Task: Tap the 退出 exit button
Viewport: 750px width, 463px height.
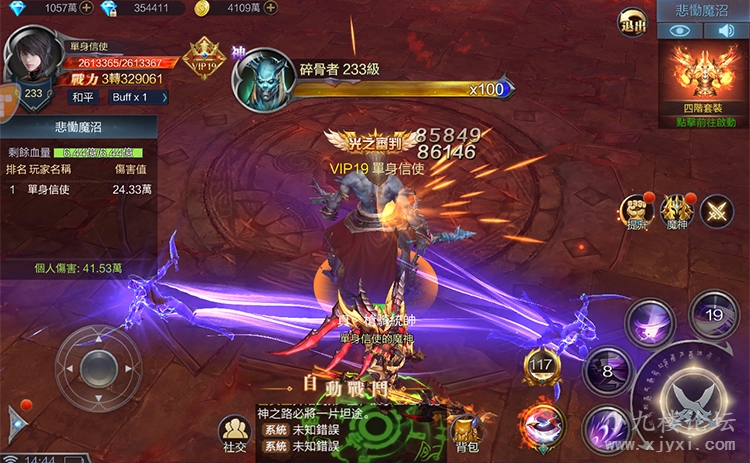Action: coord(633,22)
